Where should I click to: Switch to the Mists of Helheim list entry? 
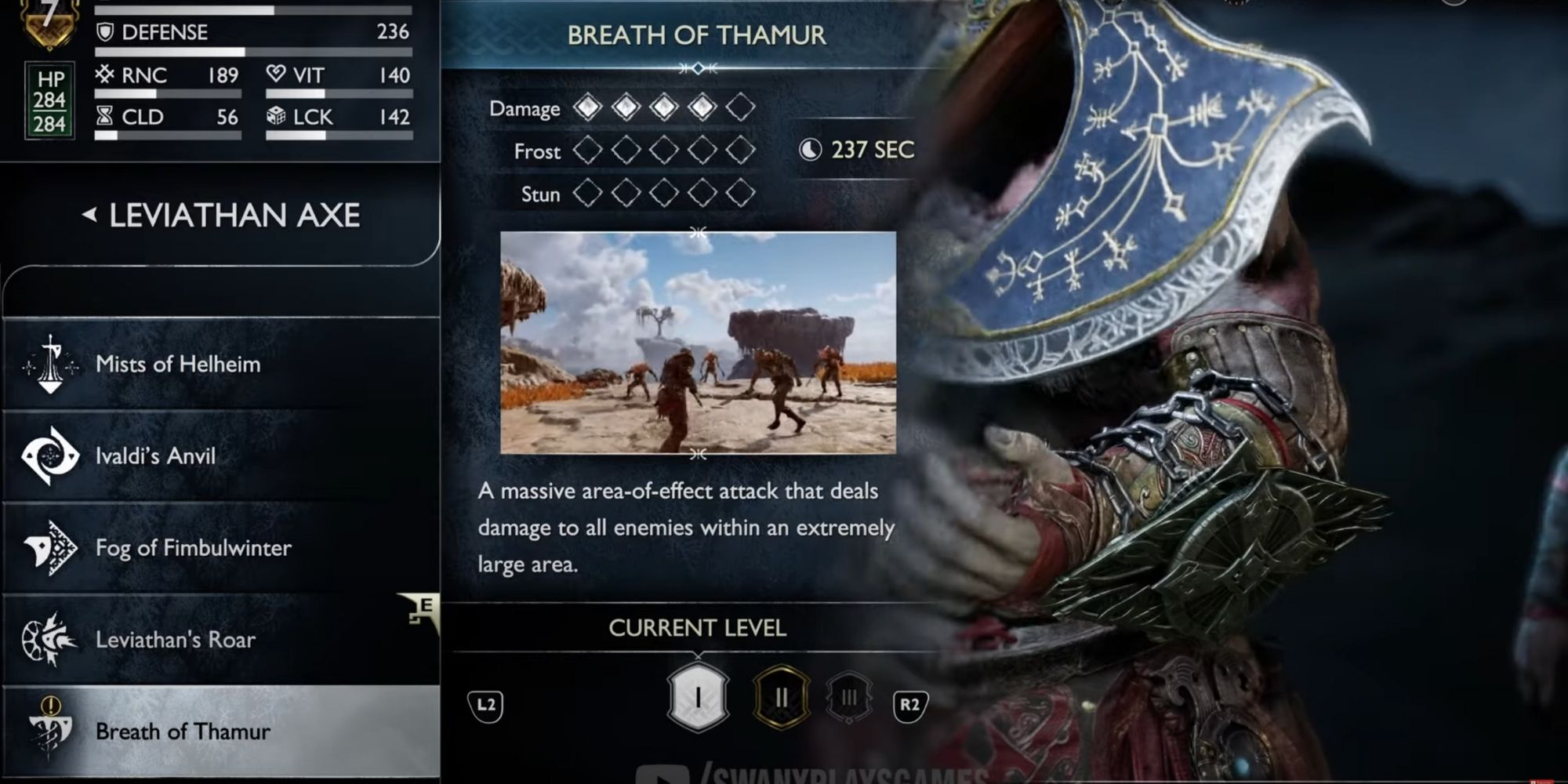point(179,363)
